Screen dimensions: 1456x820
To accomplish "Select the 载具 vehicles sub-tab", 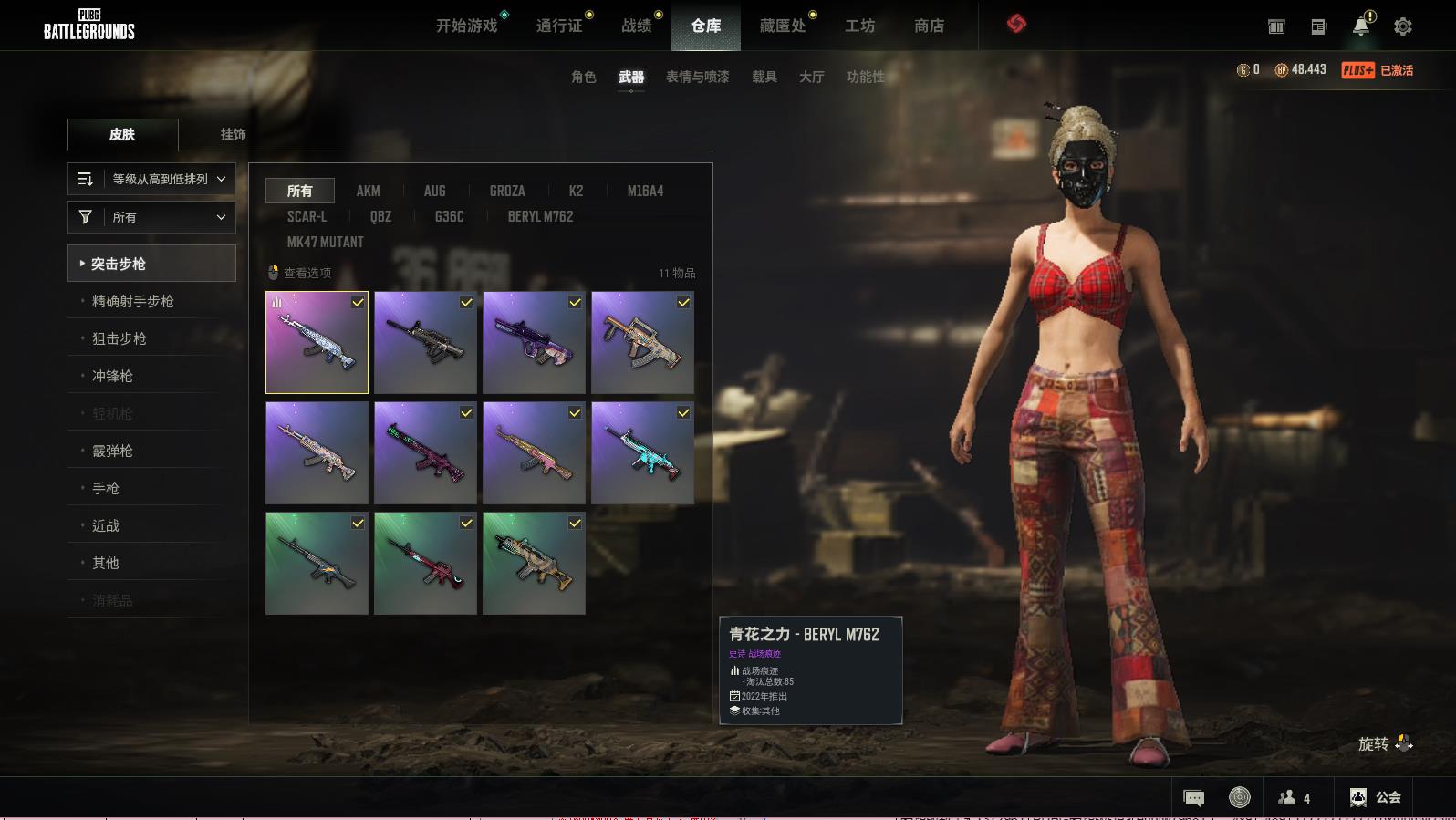I will (x=764, y=77).
